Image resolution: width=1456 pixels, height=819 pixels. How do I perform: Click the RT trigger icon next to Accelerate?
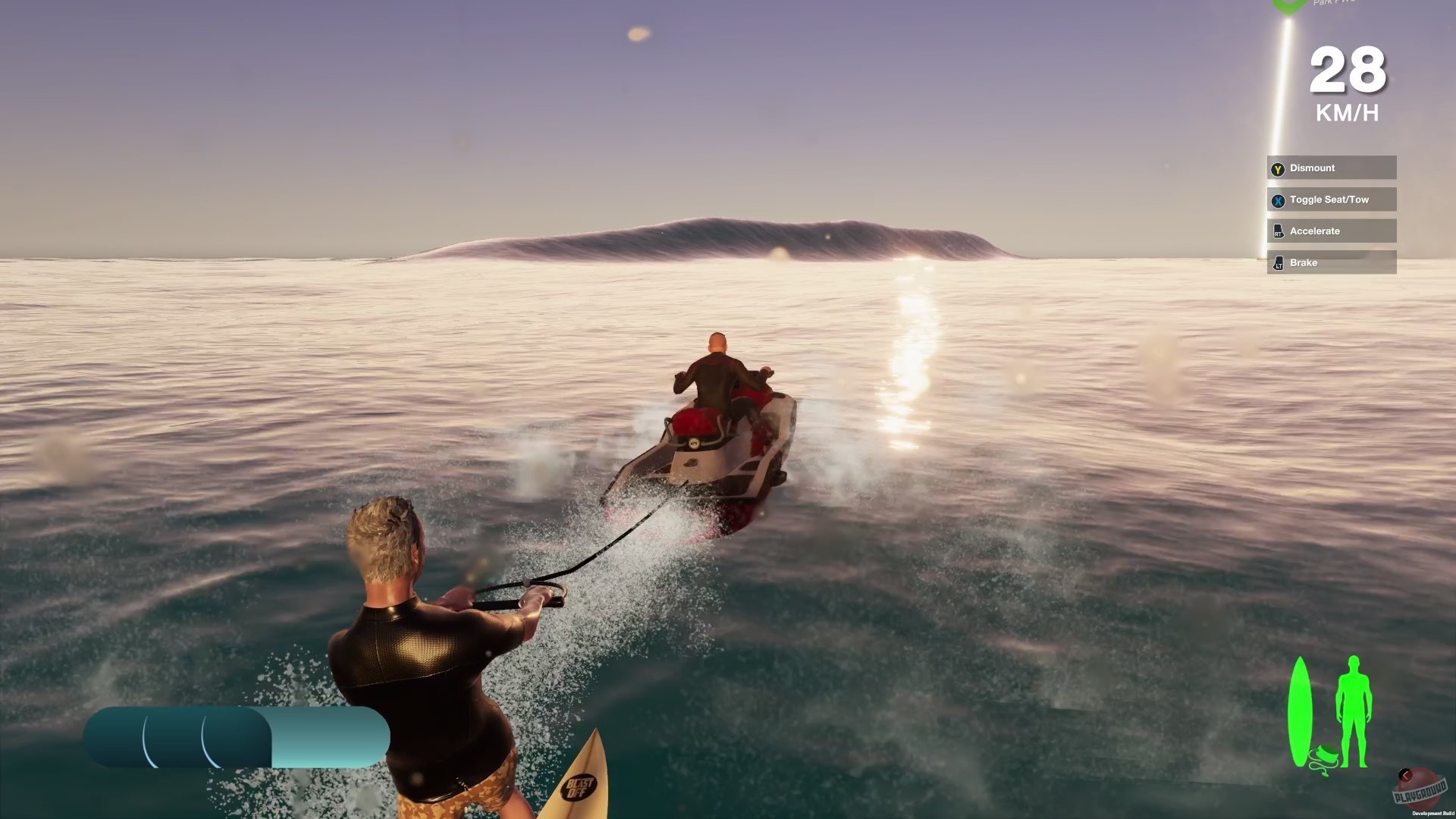click(x=1277, y=231)
